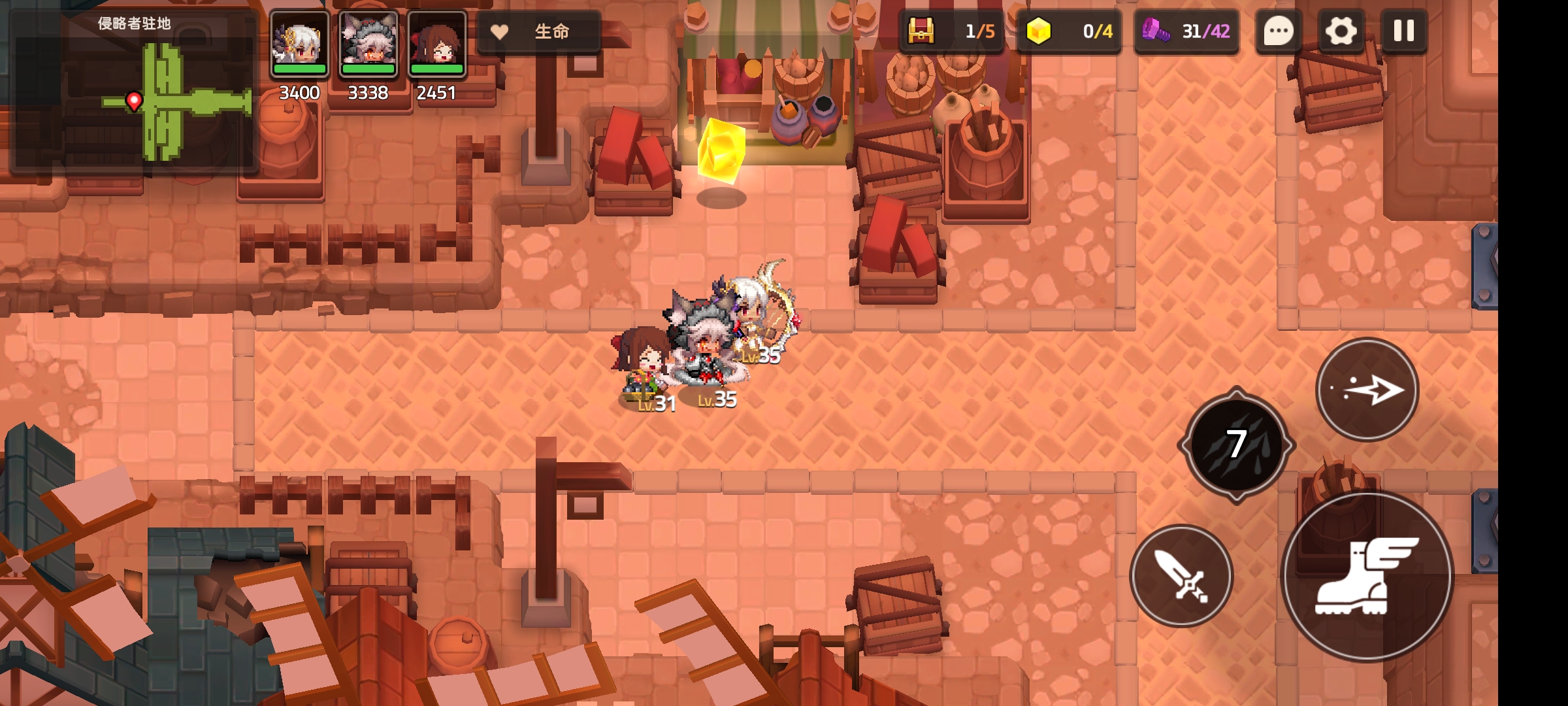Screen dimensions: 1568x706
Task: Tap the sword attack button
Action: [x=1182, y=577]
